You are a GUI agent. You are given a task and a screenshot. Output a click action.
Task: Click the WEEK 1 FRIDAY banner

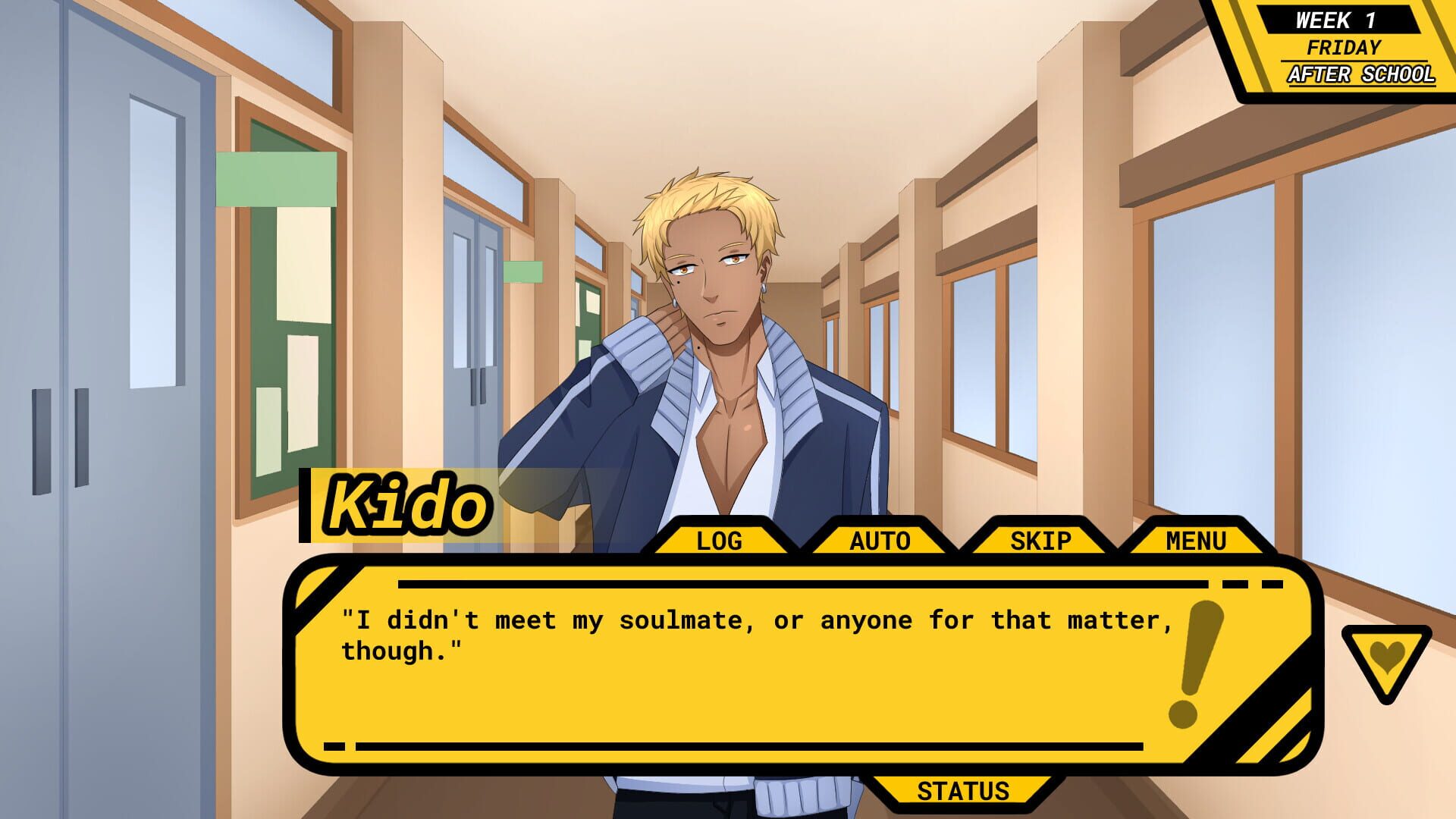click(1339, 20)
